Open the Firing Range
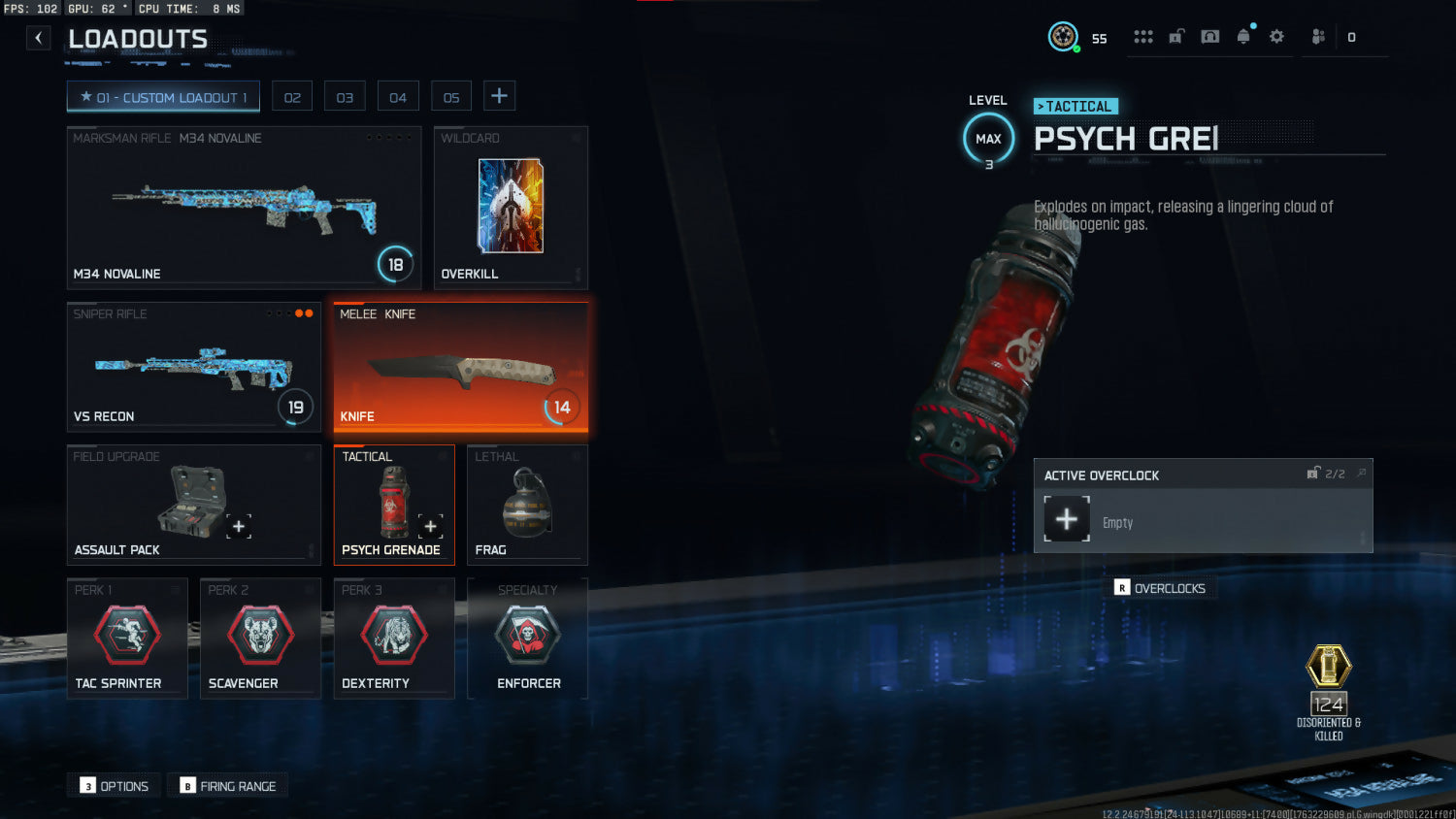The image size is (1456, 819). click(x=228, y=786)
